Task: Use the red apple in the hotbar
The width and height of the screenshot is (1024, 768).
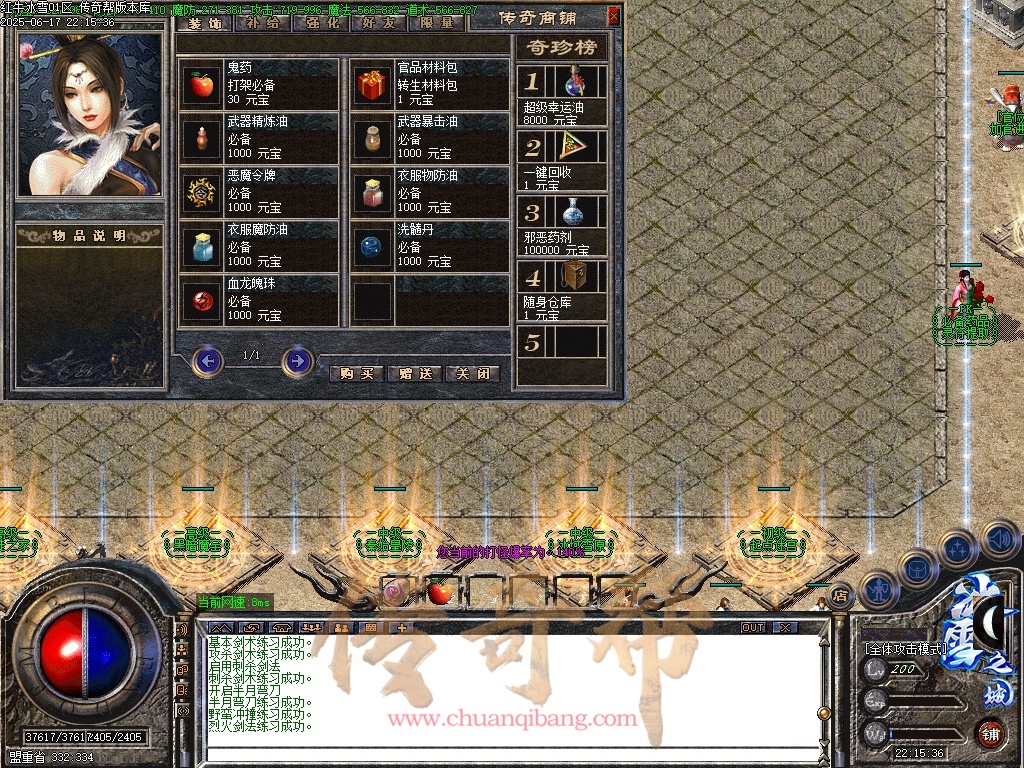Action: coord(439,593)
